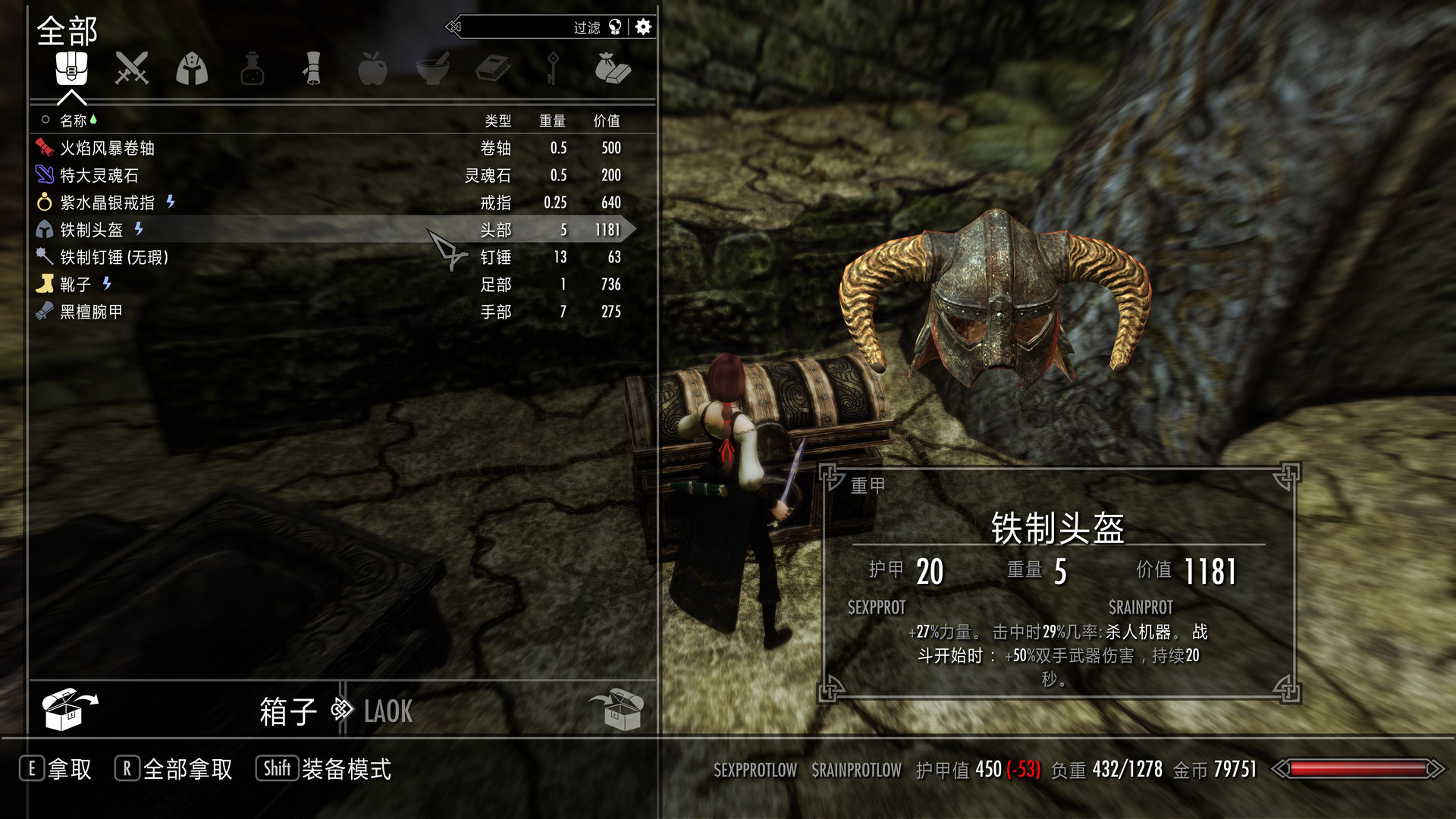Image resolution: width=1456 pixels, height=819 pixels.
Task: Switch to the weapons category tab
Action: click(131, 69)
